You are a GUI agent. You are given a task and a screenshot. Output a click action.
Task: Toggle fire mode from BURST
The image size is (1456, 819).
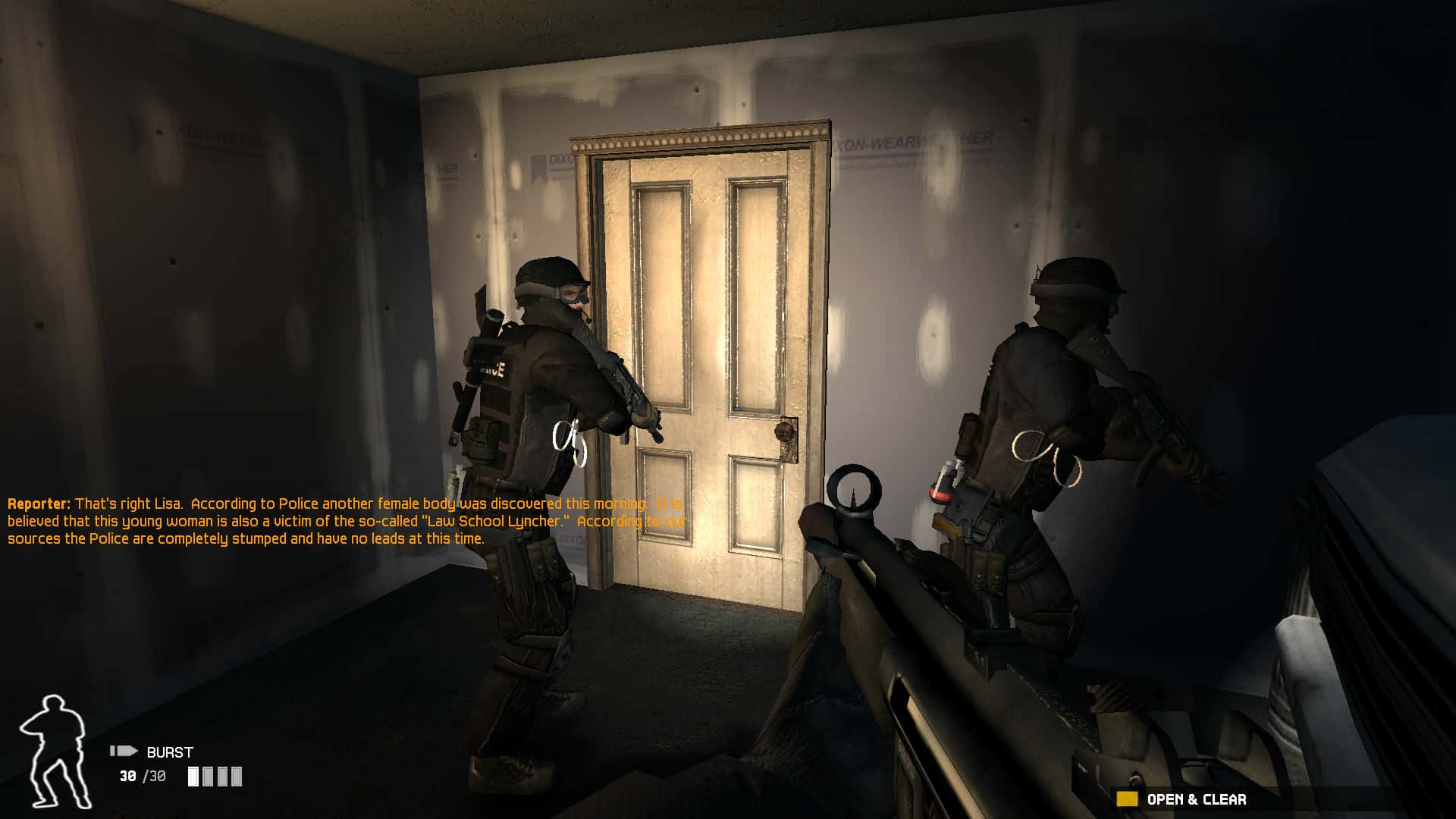coord(168,752)
